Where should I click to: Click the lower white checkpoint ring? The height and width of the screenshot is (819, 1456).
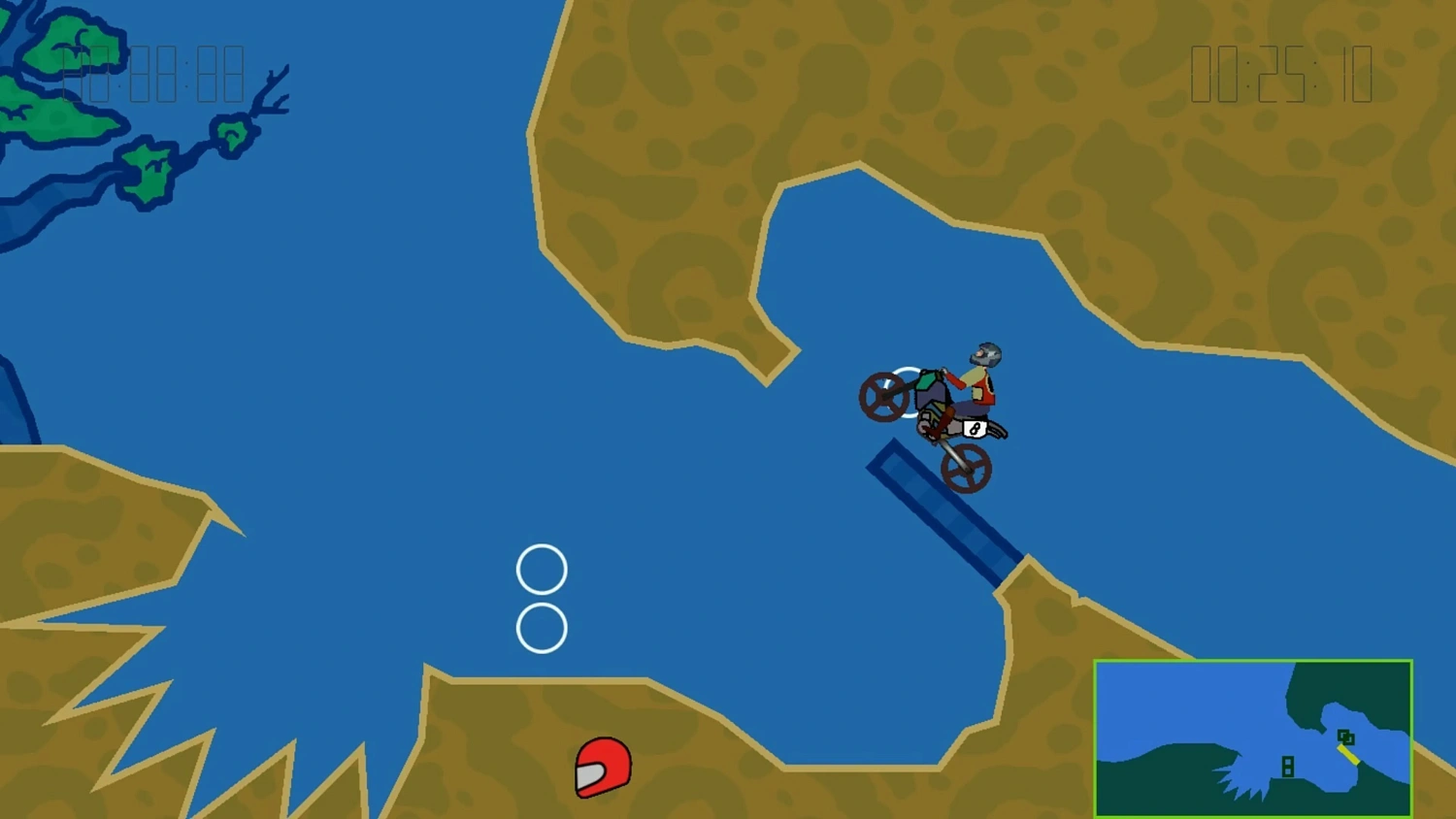coord(542,629)
